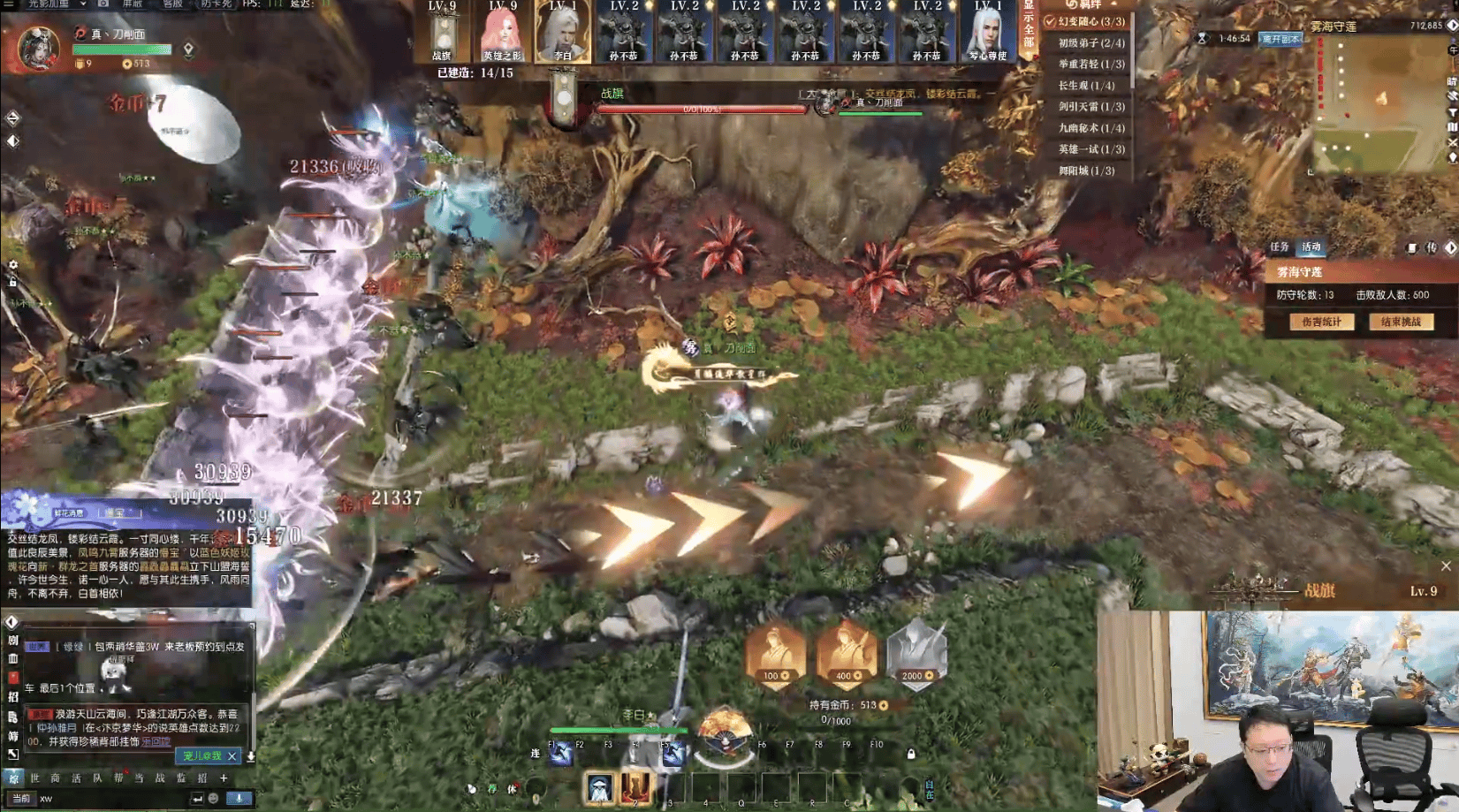Buy the 100 gold unit hexagon

click(x=775, y=654)
